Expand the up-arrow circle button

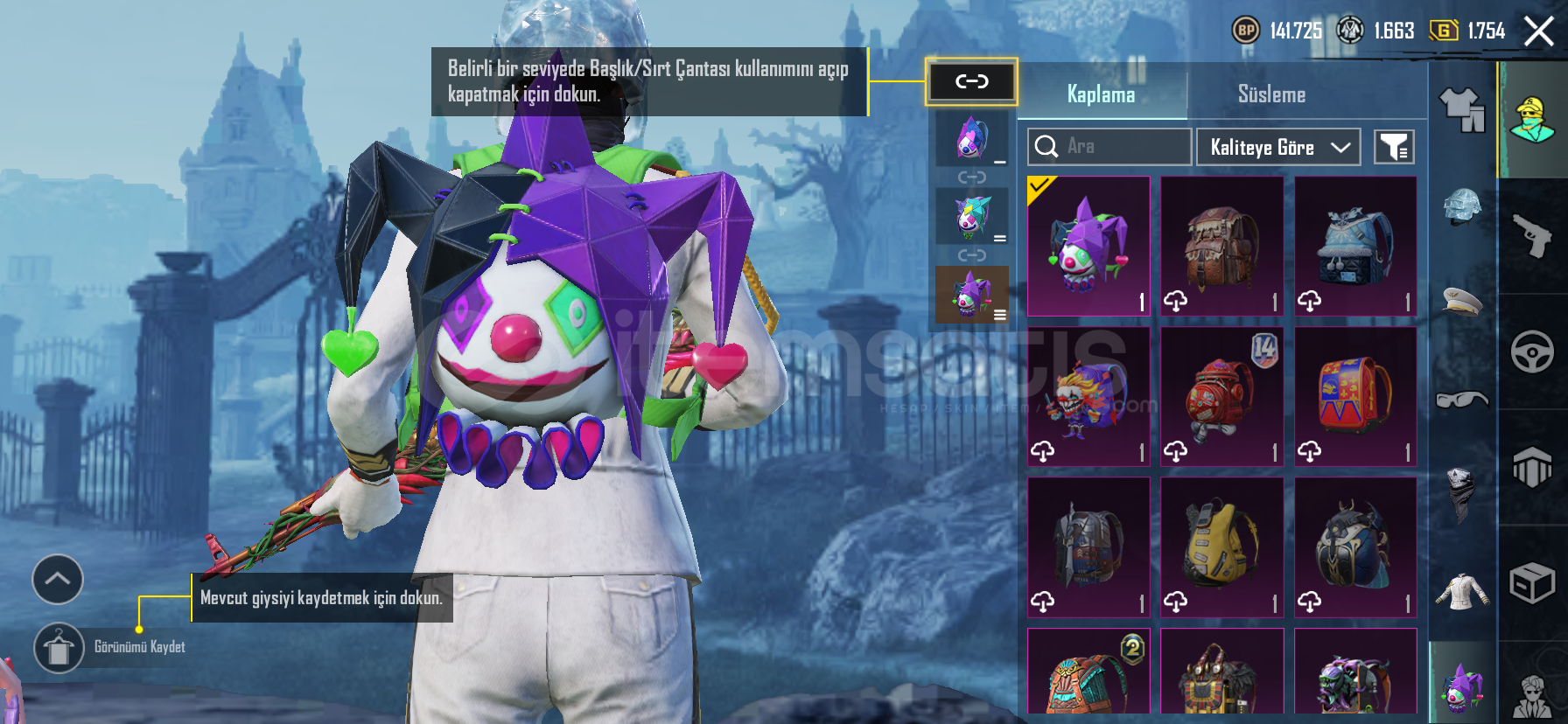(x=58, y=579)
